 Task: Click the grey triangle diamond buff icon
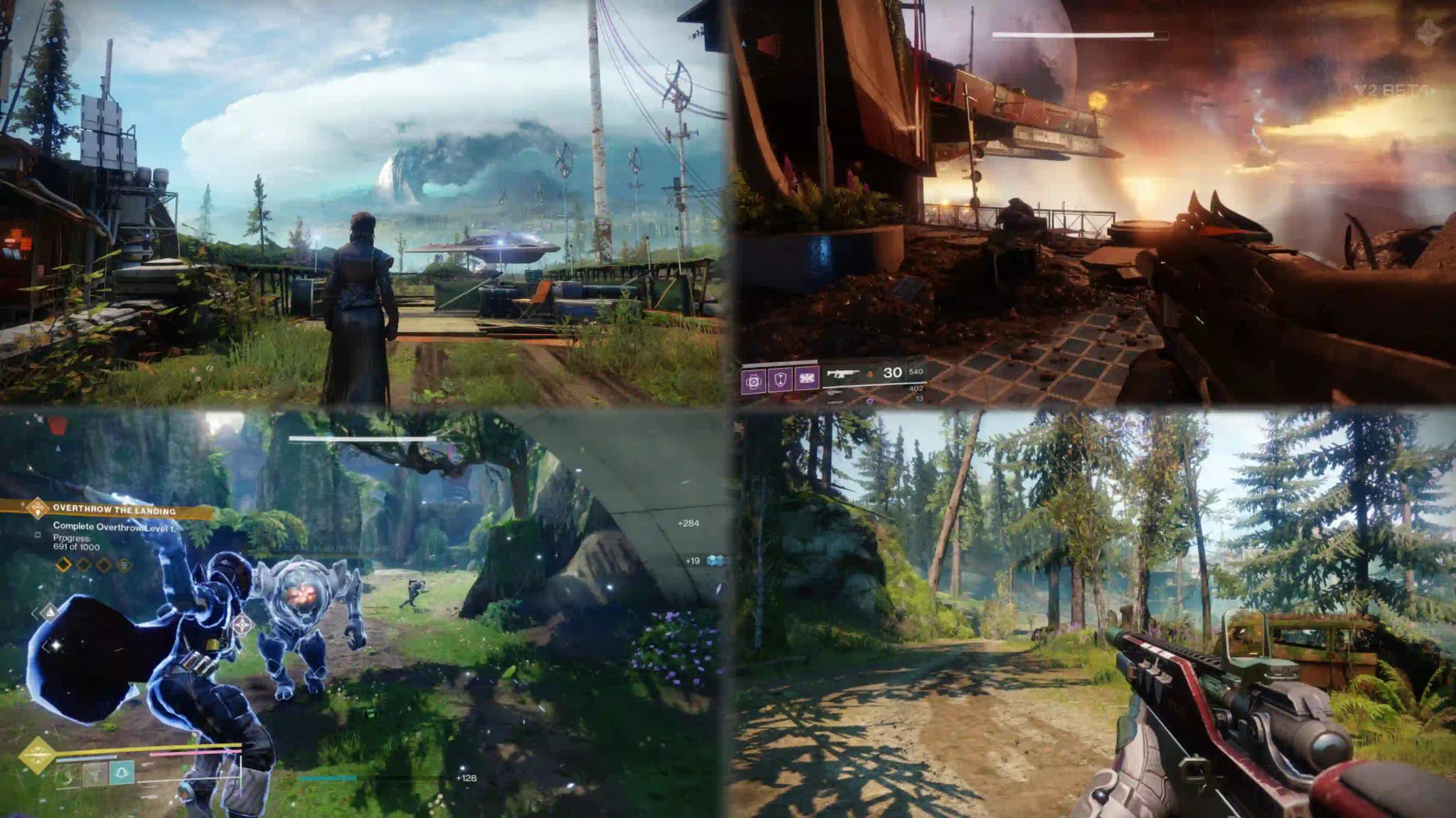click(x=49, y=612)
